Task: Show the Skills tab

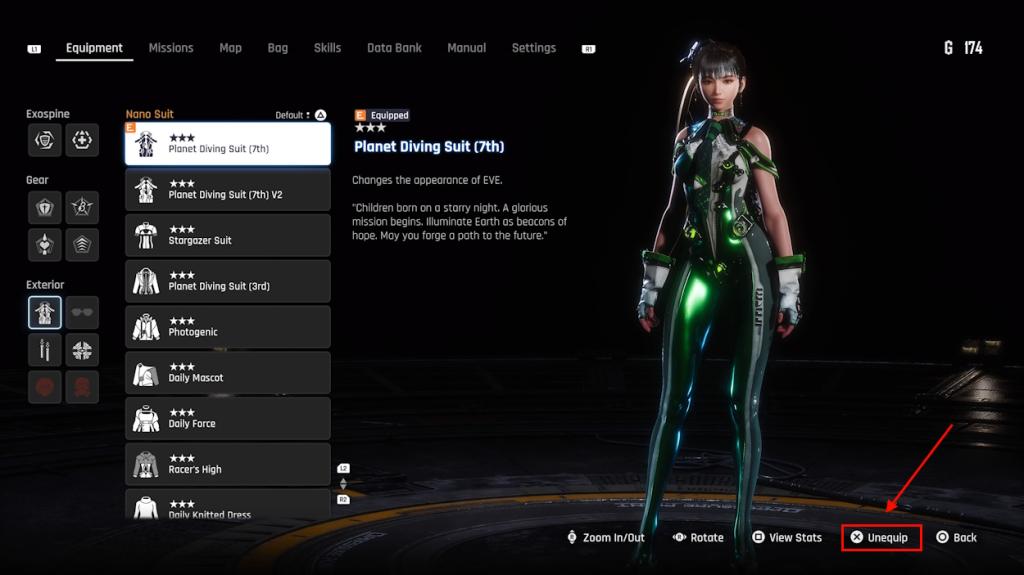Action: (327, 48)
